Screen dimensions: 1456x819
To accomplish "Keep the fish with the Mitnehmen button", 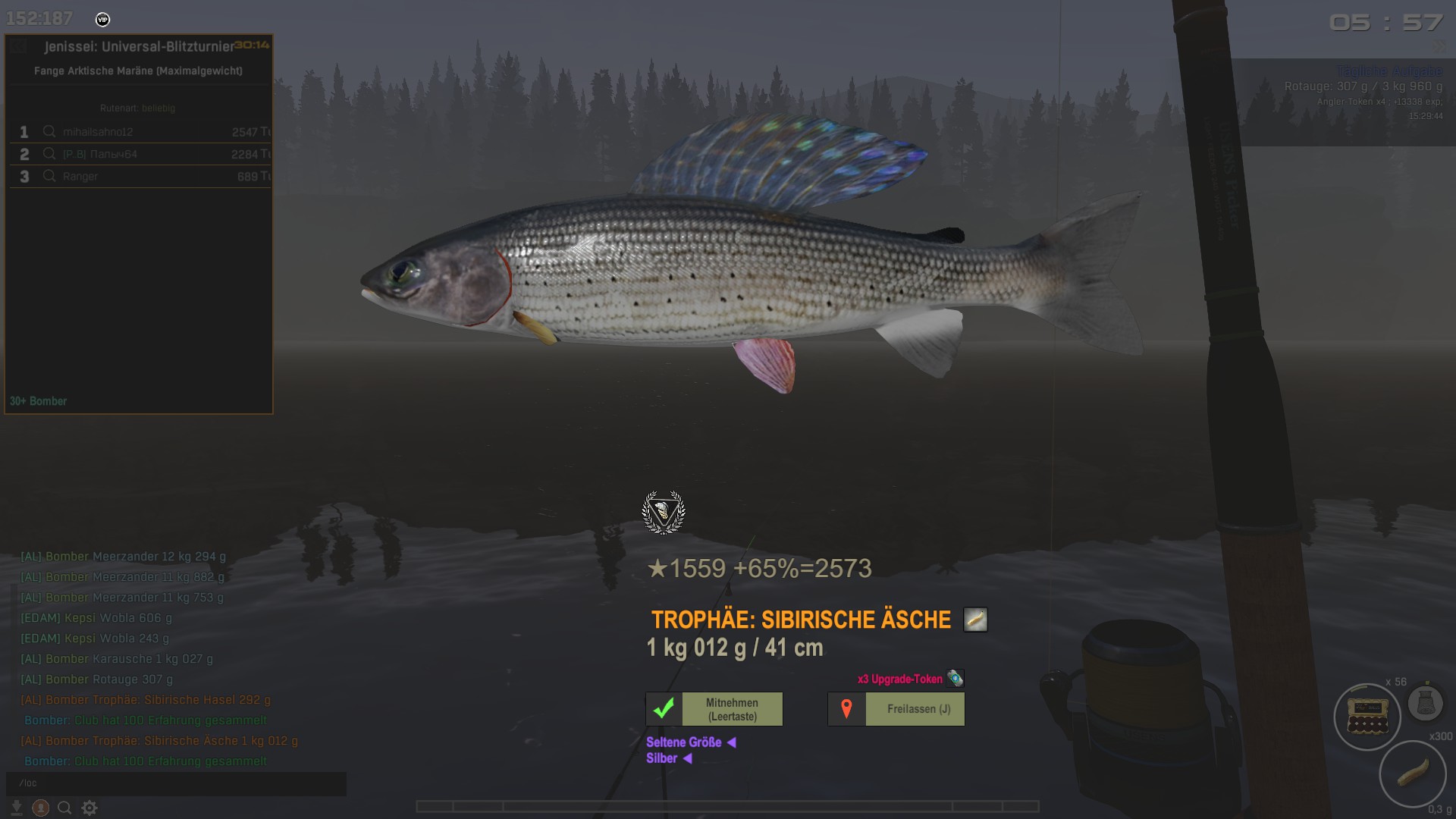I will click(714, 709).
